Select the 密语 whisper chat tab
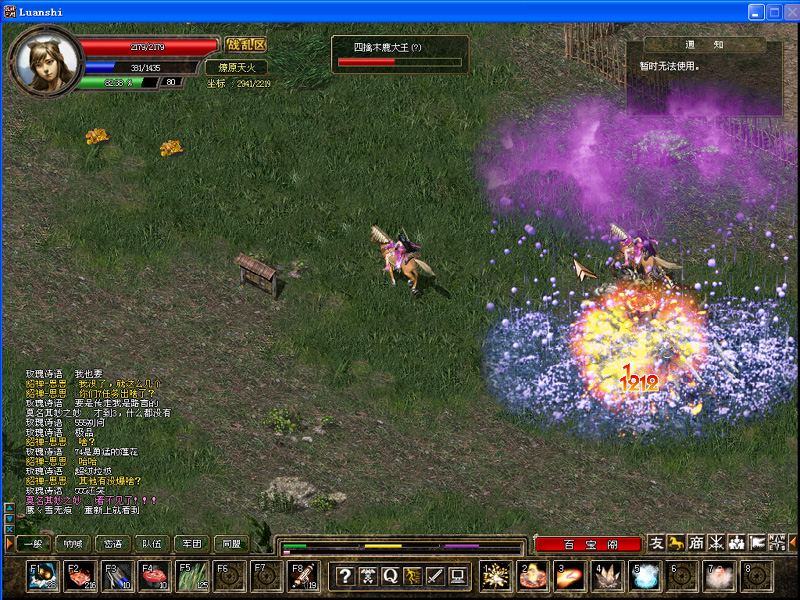 click(112, 544)
